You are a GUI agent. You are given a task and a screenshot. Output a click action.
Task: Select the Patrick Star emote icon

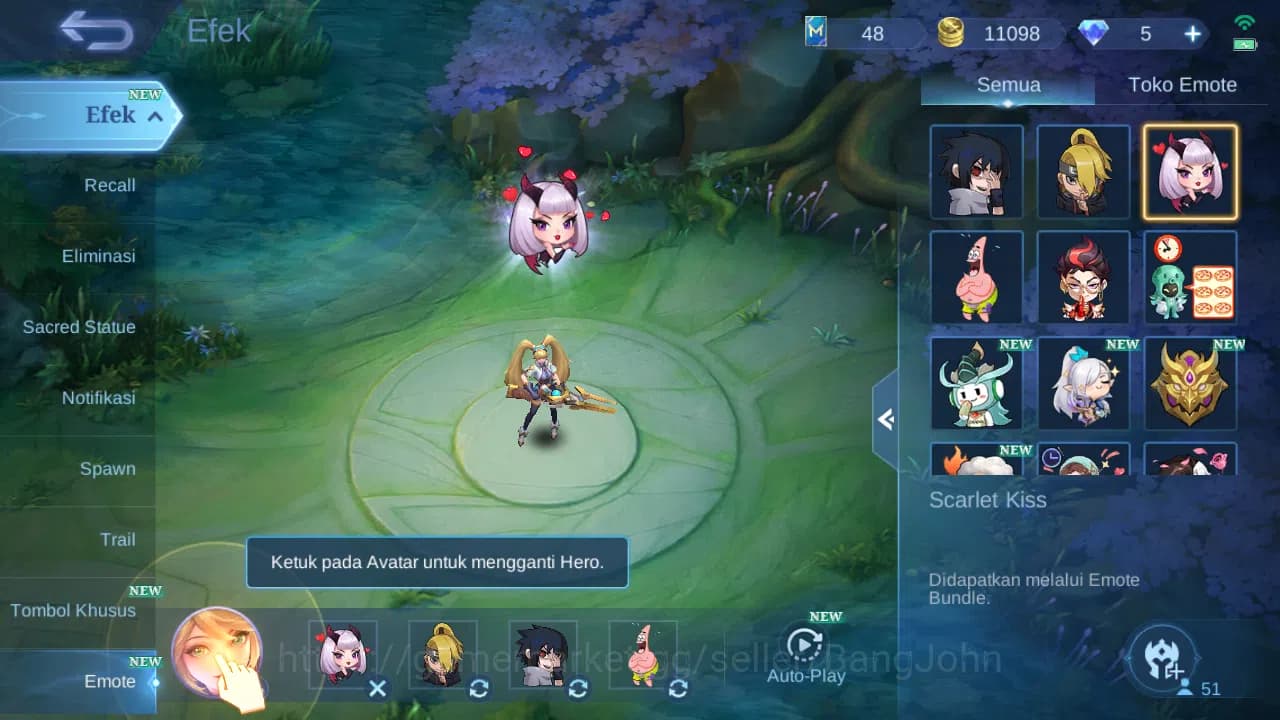point(976,278)
